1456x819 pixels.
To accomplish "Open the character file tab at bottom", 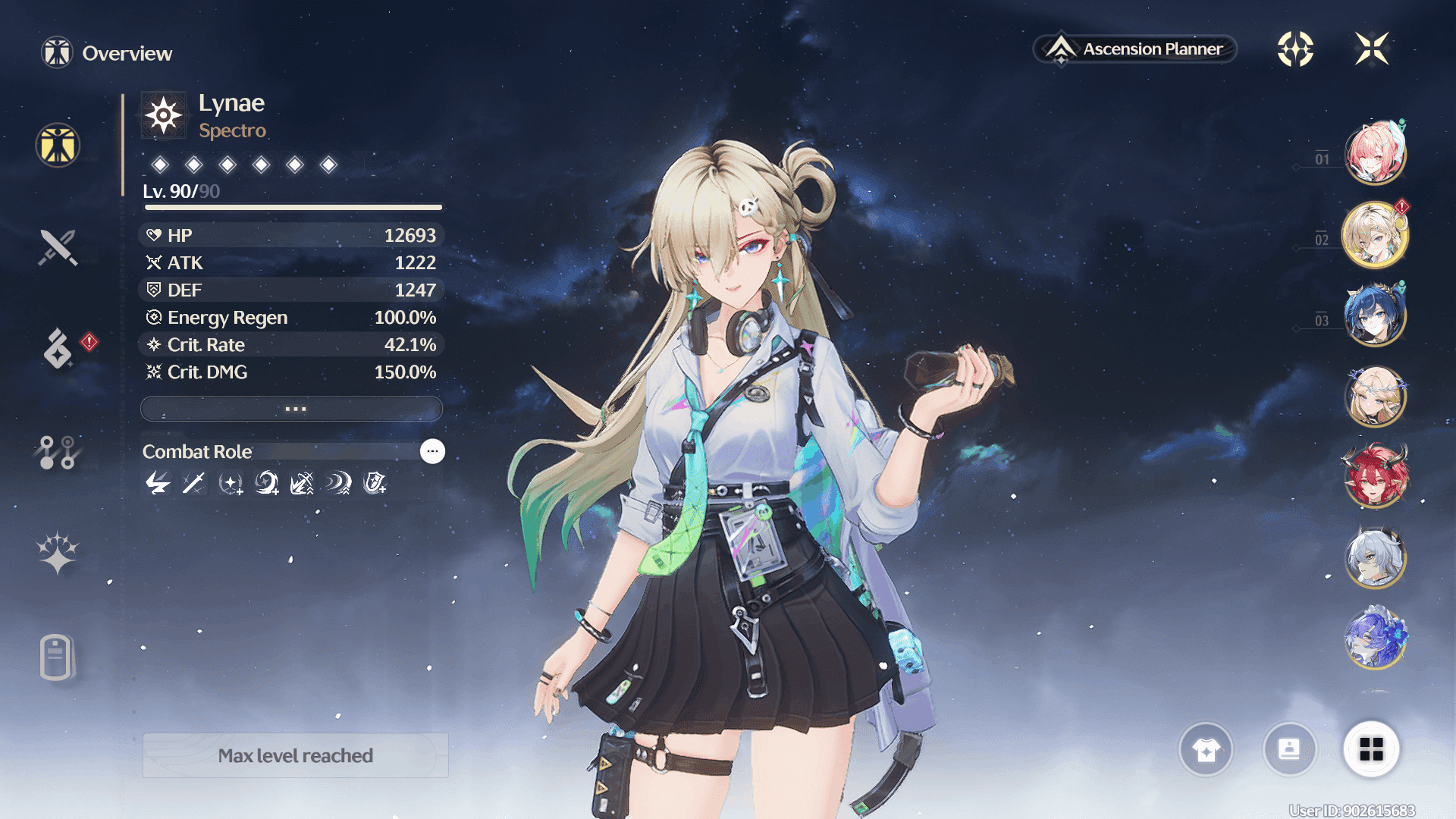I will pyautogui.click(x=58, y=657).
